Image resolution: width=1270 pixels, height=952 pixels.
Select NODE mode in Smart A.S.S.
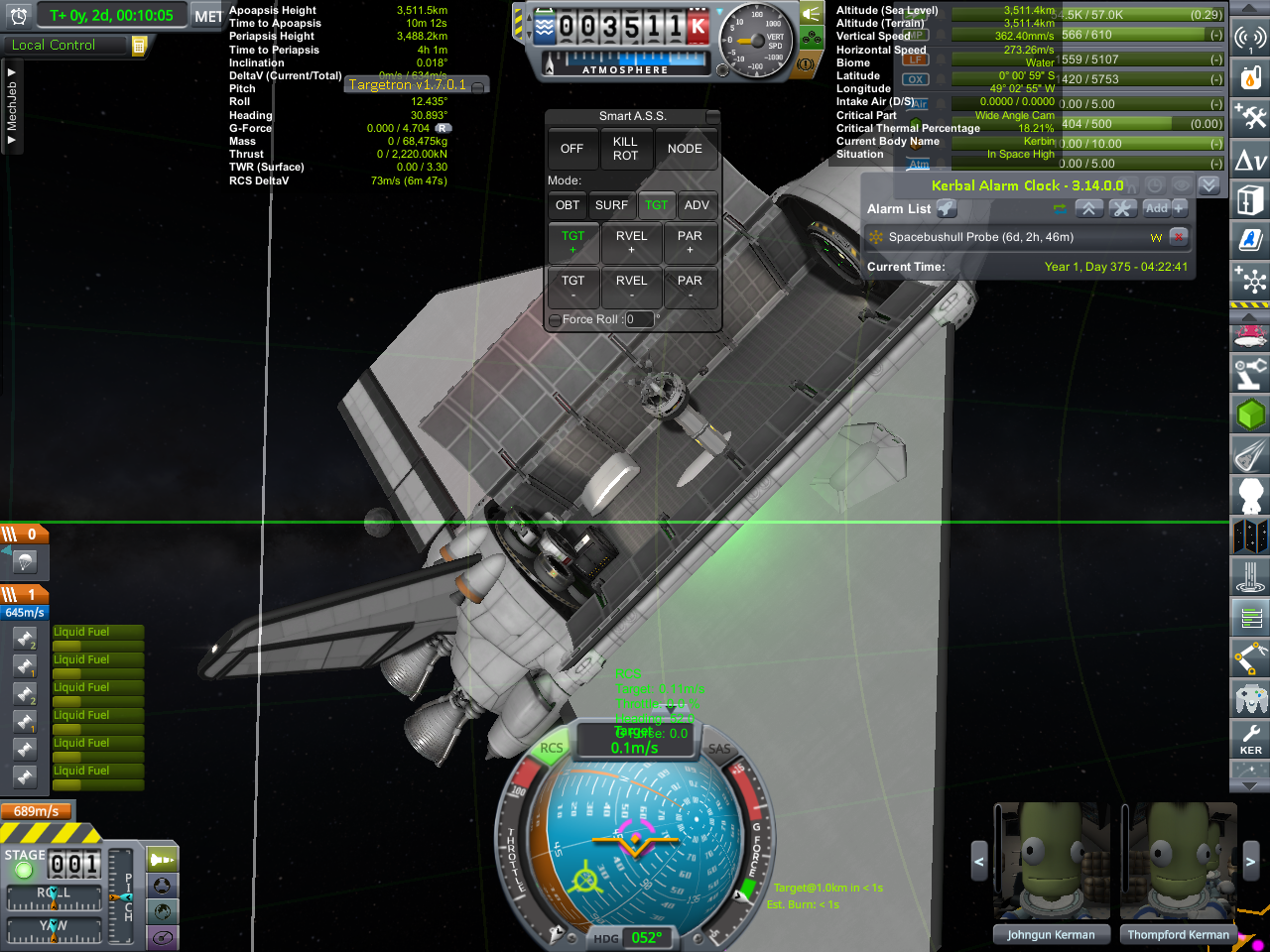[x=685, y=149]
